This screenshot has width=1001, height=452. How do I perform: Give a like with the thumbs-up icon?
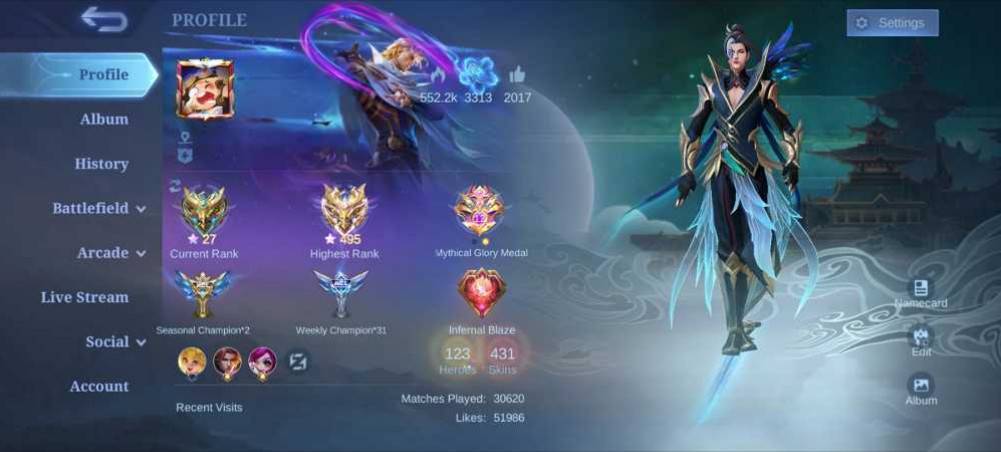(517, 75)
